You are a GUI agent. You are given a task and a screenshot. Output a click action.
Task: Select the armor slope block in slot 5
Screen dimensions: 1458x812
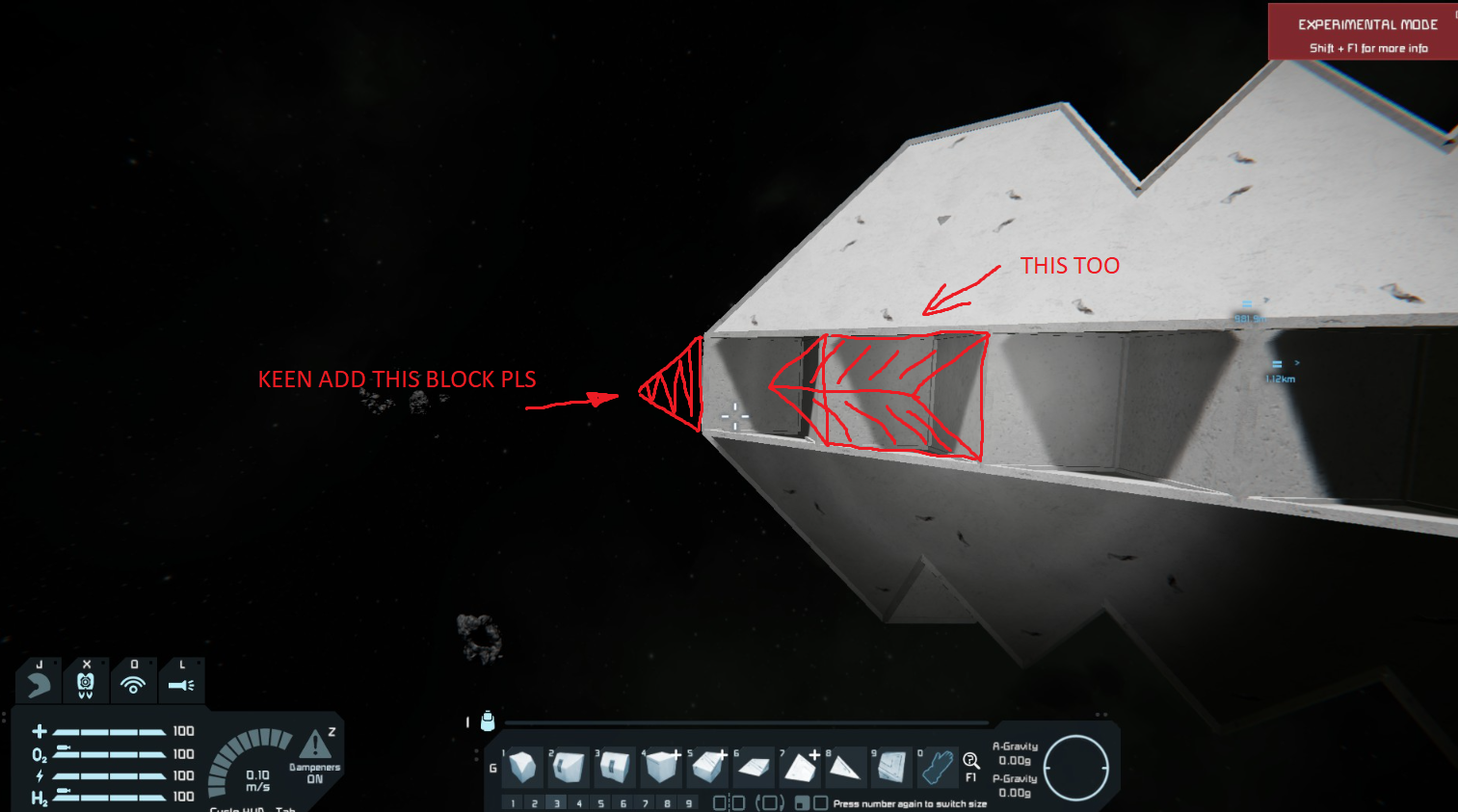pos(708,767)
